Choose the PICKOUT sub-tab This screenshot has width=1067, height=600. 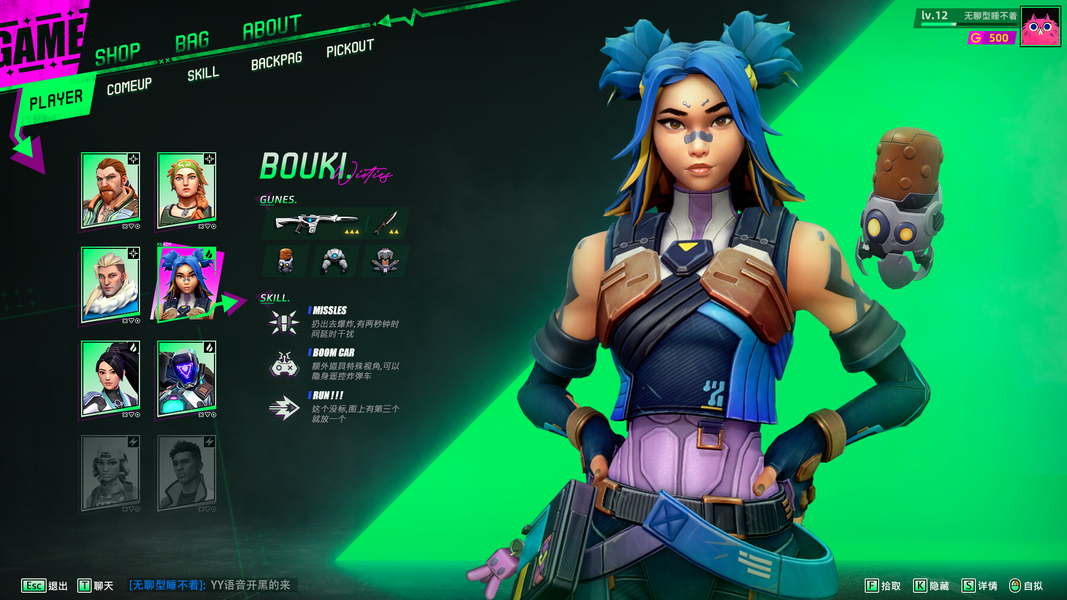350,49
